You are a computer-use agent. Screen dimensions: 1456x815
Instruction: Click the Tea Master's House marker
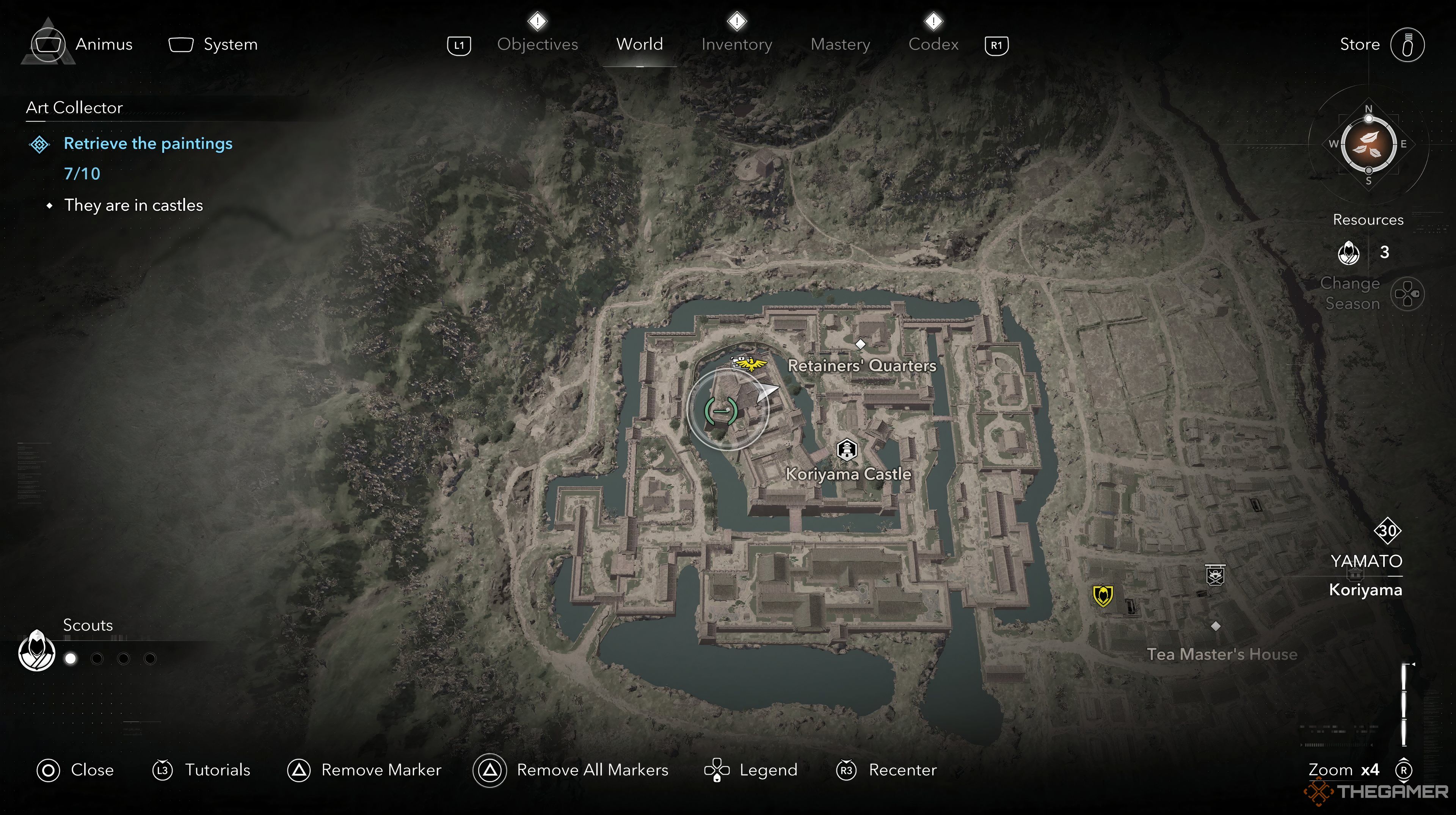coord(1215,626)
